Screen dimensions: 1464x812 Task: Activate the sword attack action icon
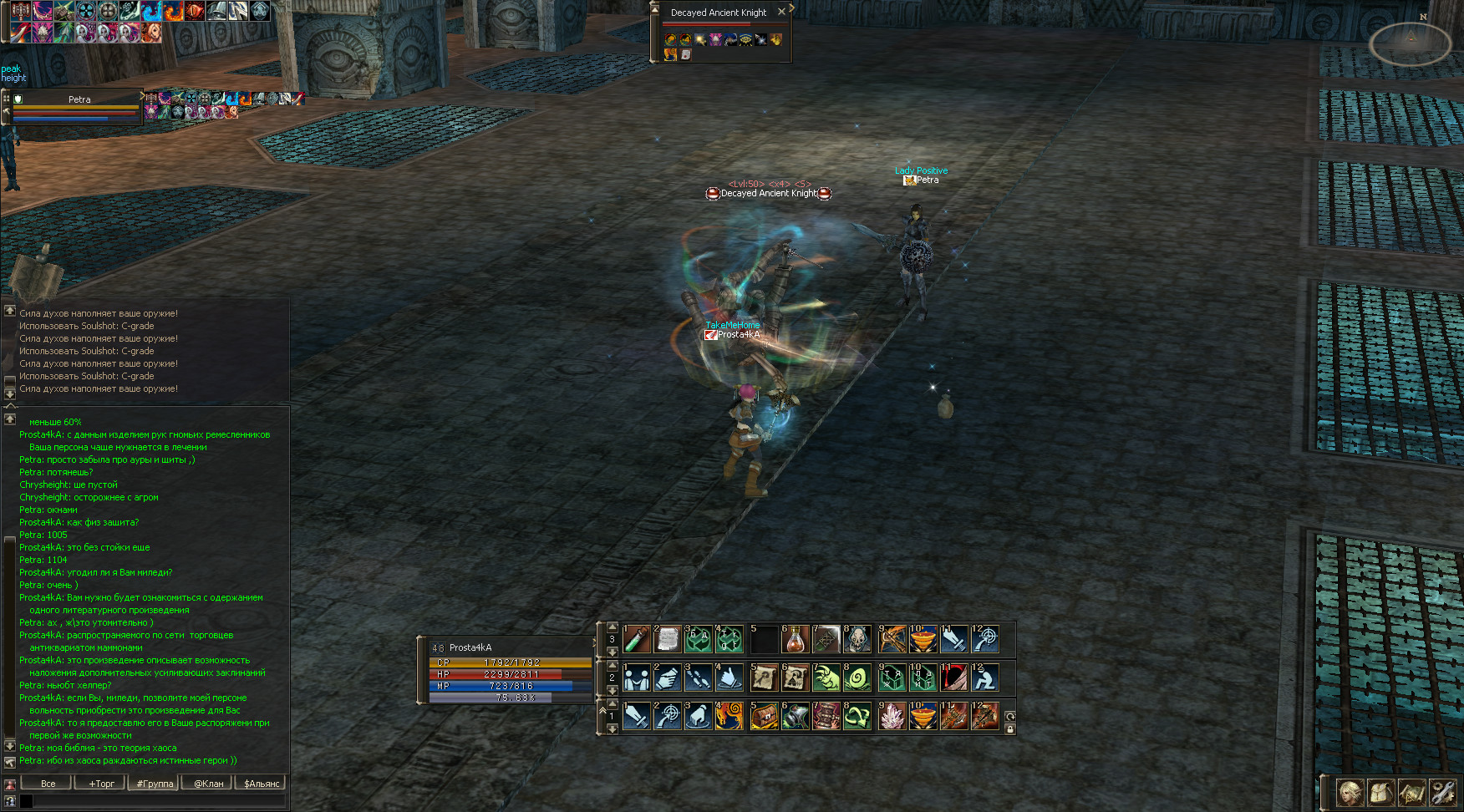(637, 717)
